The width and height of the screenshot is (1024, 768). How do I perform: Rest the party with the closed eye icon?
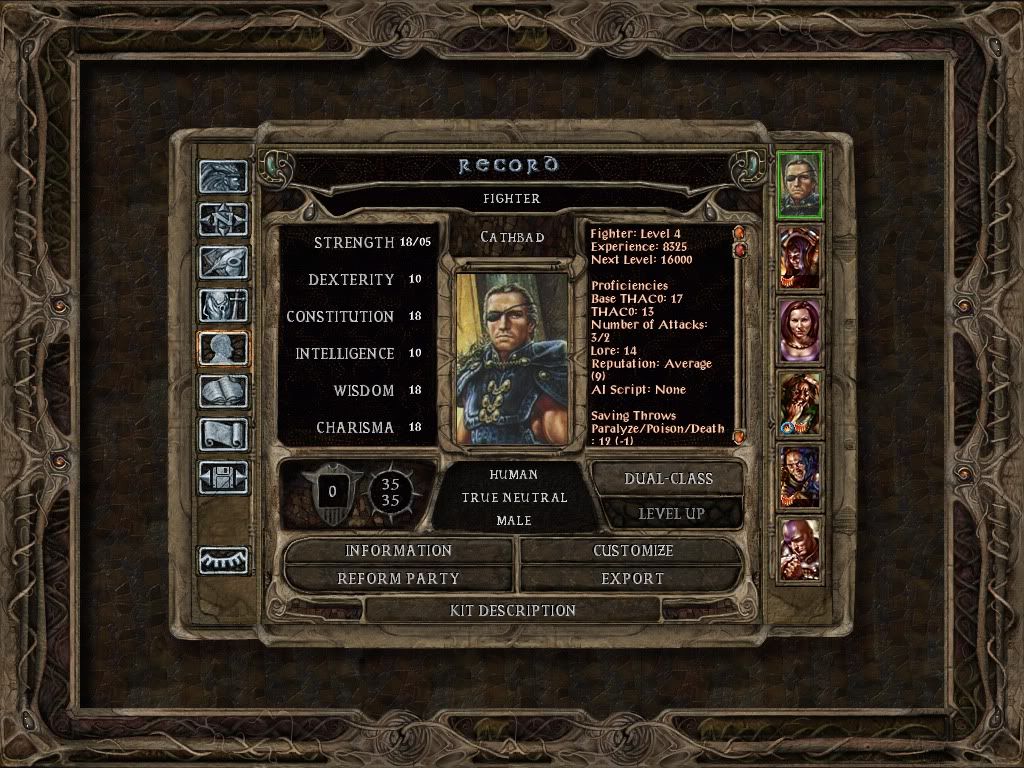223,560
